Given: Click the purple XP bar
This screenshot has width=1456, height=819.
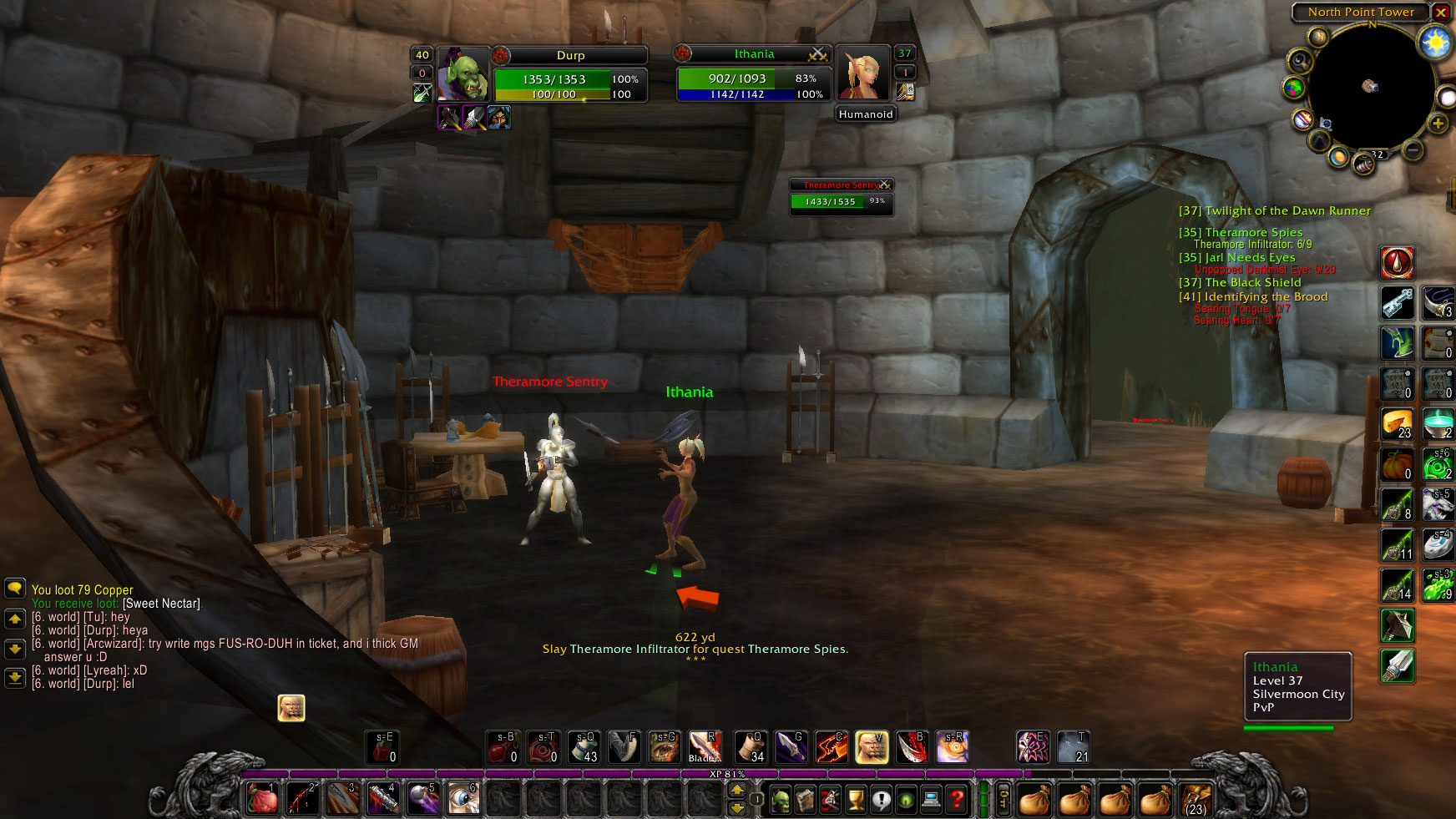Looking at the screenshot, I should [x=726, y=774].
